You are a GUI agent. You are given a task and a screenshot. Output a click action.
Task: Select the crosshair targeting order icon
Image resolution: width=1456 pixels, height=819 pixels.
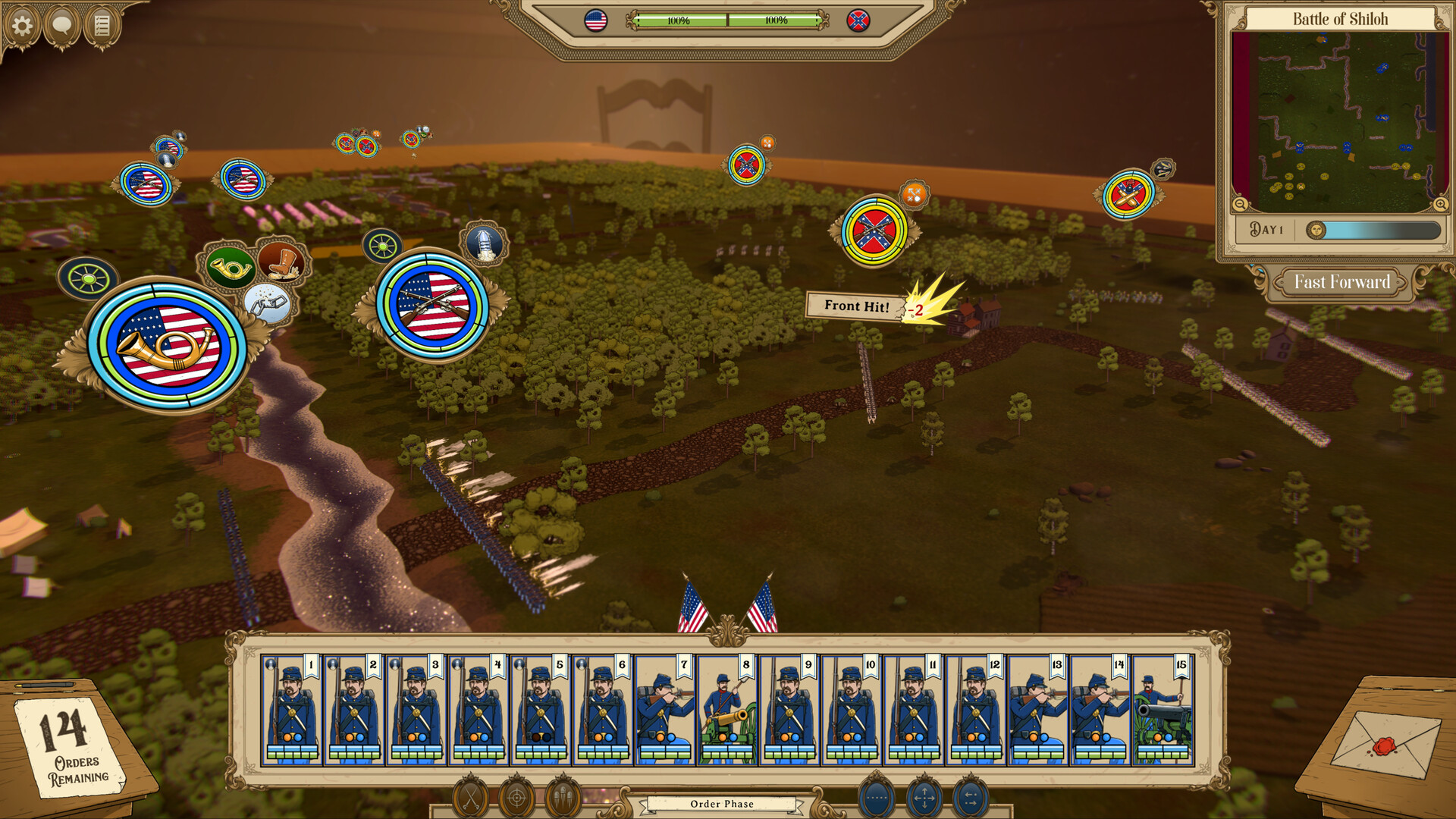pyautogui.click(x=516, y=797)
